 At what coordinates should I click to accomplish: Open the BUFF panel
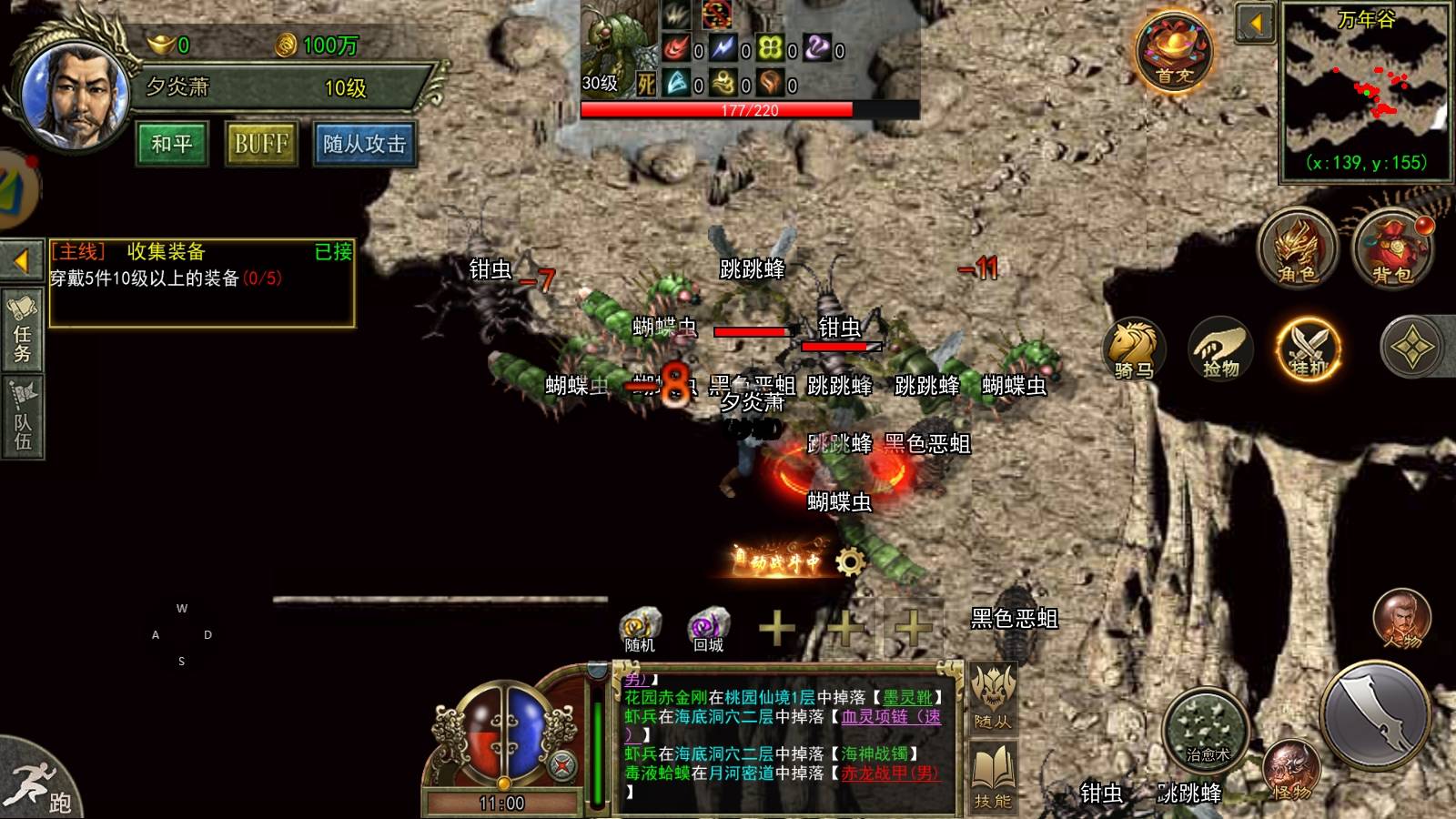[261, 144]
